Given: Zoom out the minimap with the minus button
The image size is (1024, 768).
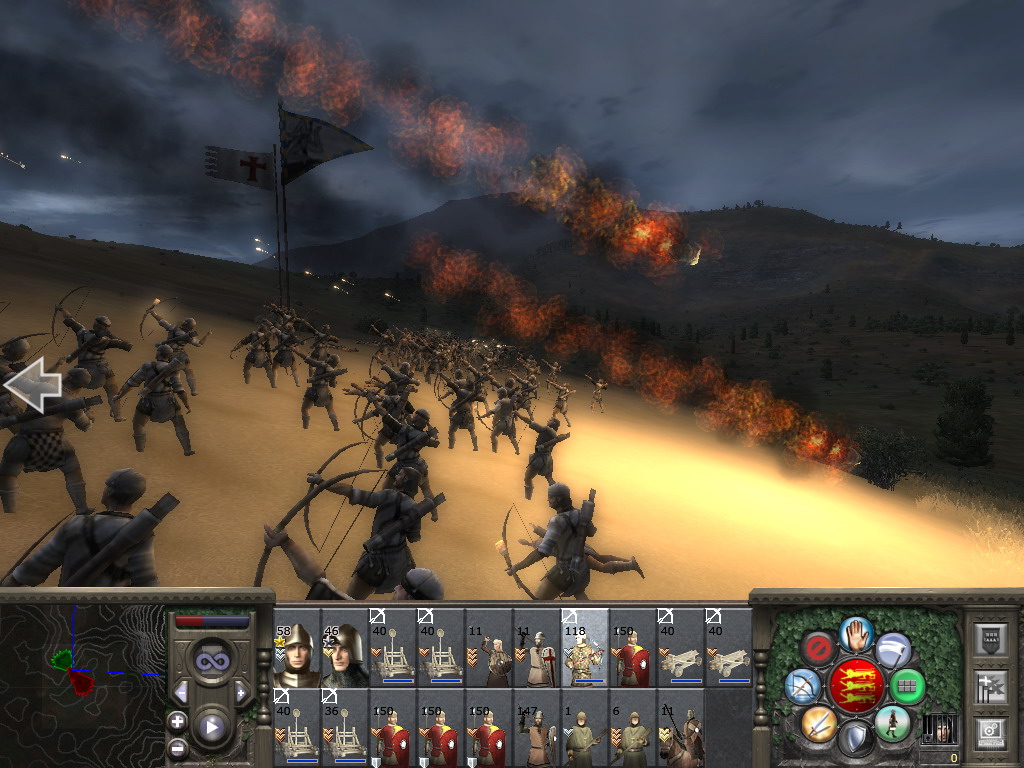Looking at the screenshot, I should [x=178, y=747].
